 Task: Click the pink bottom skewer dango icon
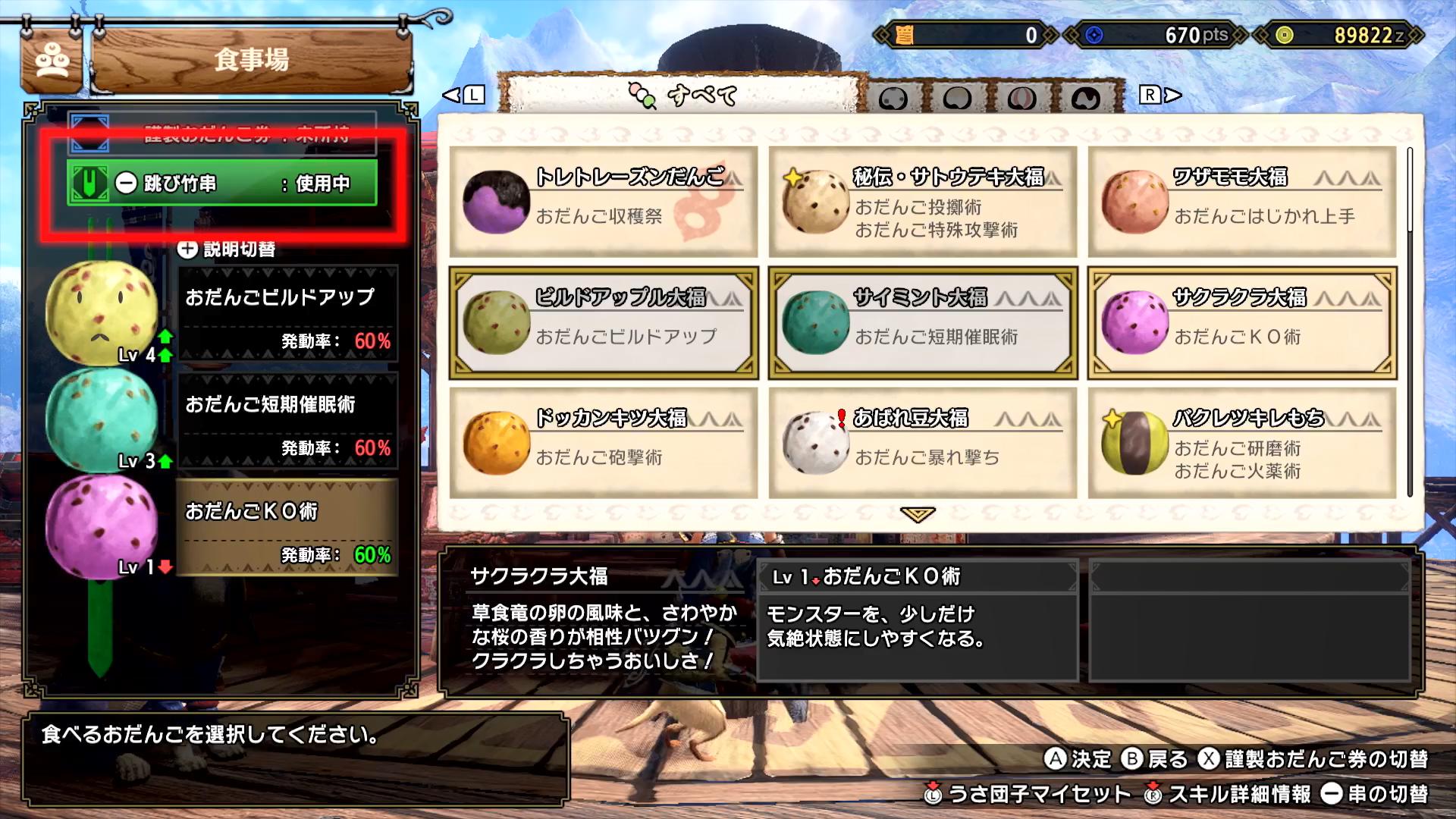coord(101,526)
